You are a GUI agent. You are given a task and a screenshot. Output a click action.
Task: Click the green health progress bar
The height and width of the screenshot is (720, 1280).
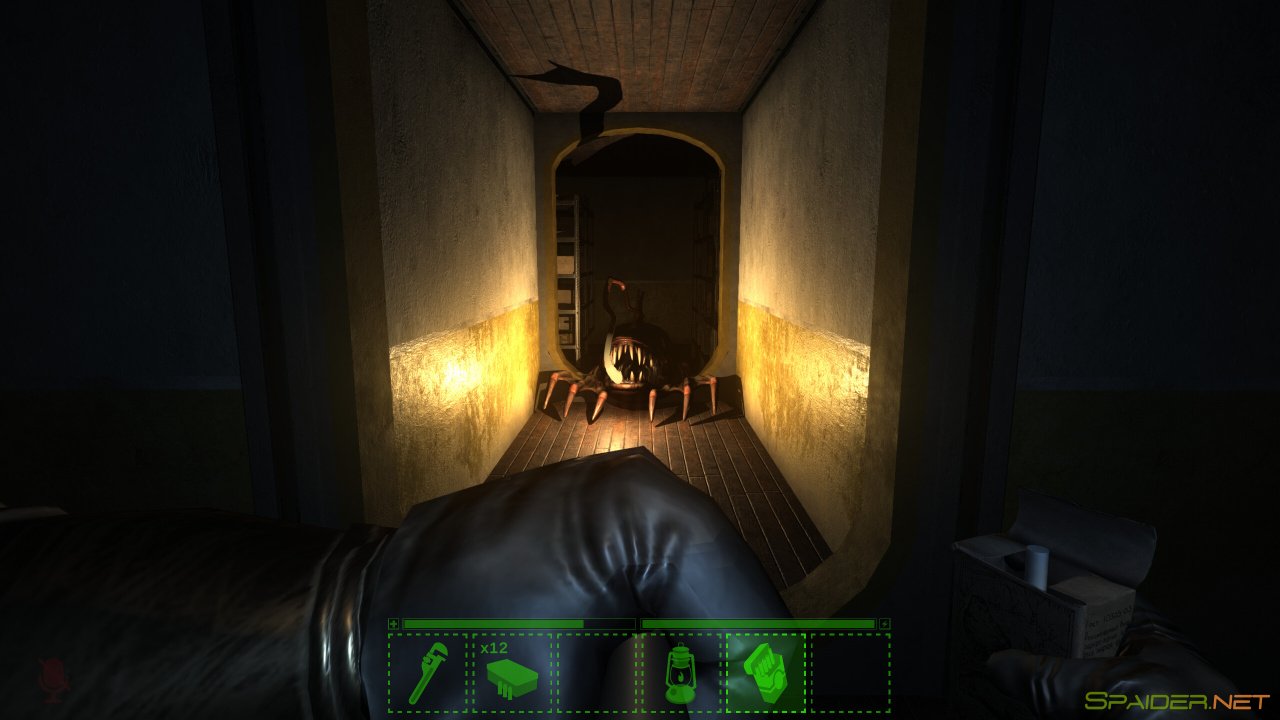coord(490,623)
